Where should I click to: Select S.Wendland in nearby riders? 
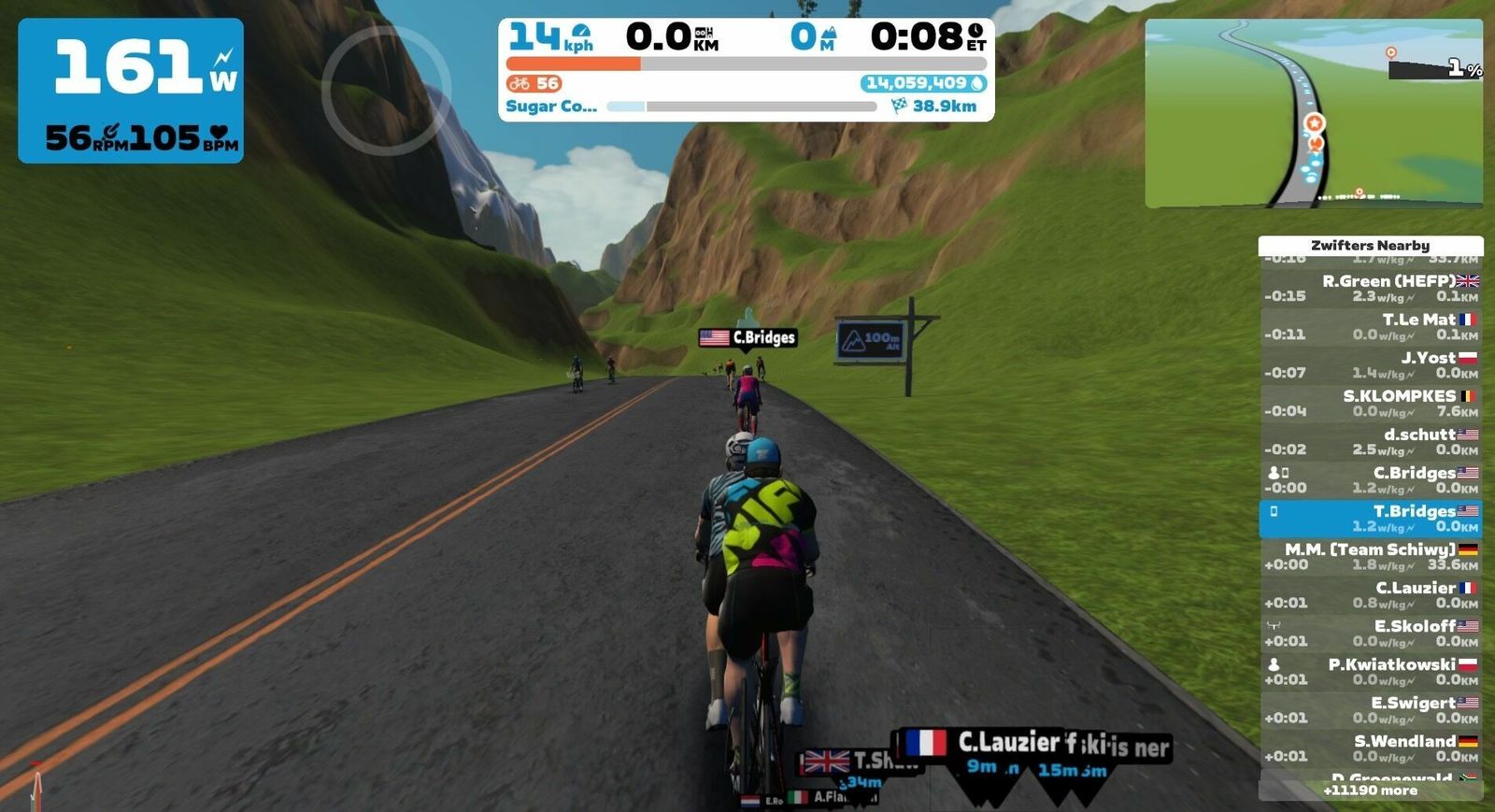[1371, 748]
